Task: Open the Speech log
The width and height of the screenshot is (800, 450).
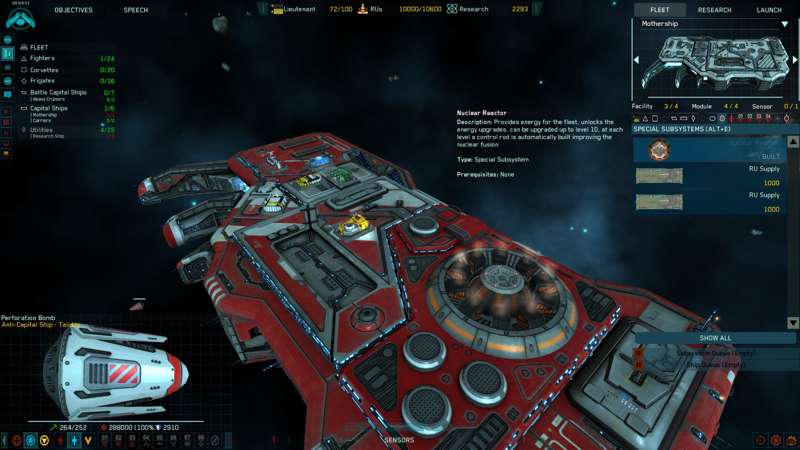Action: (136, 9)
